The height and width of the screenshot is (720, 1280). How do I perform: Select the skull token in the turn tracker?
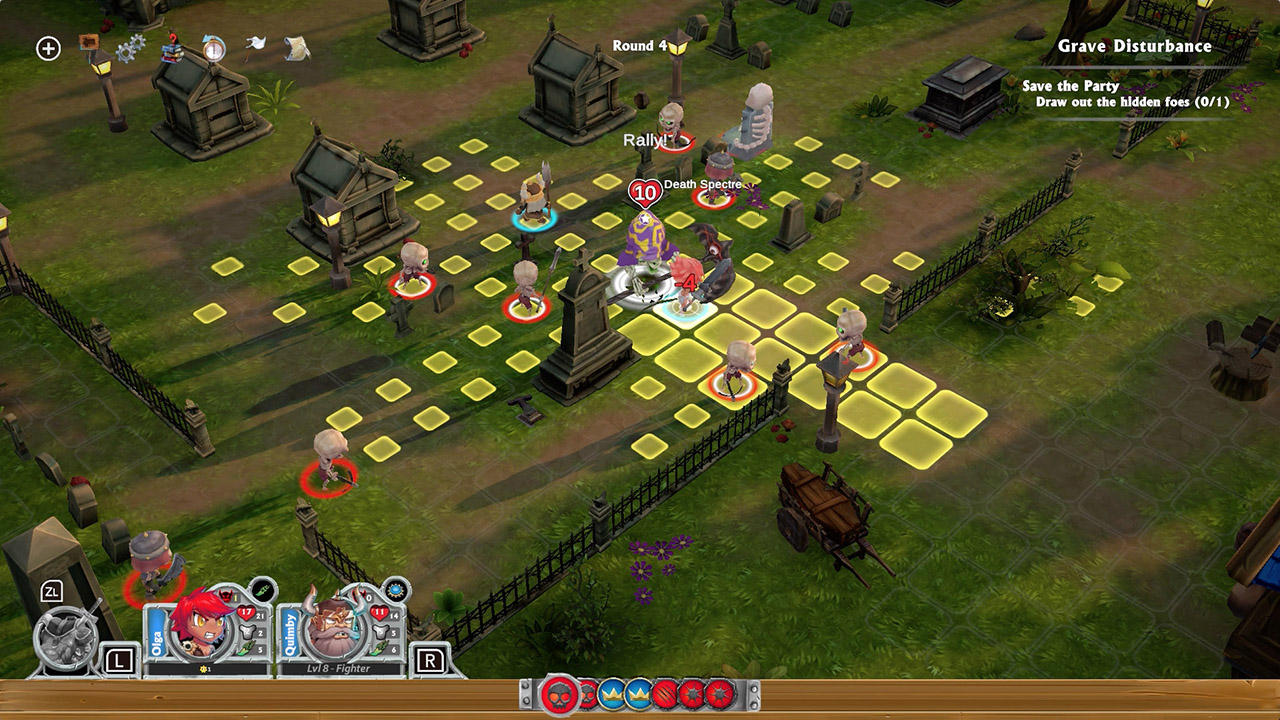pyautogui.click(x=559, y=695)
